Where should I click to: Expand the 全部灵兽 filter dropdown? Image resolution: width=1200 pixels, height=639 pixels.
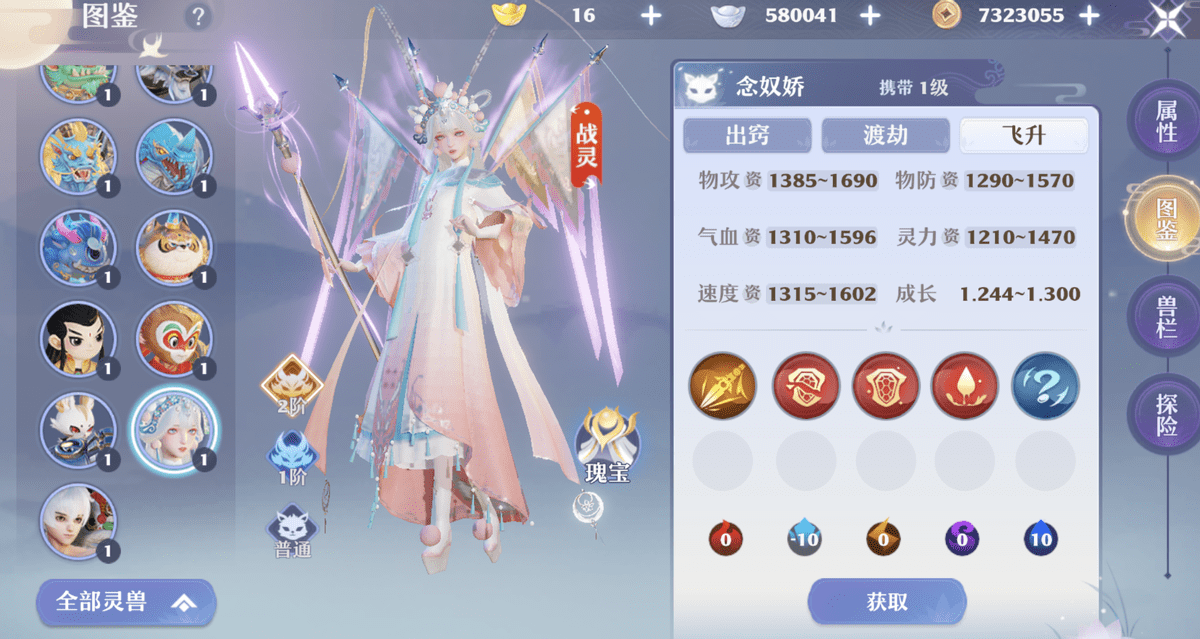click(125, 602)
